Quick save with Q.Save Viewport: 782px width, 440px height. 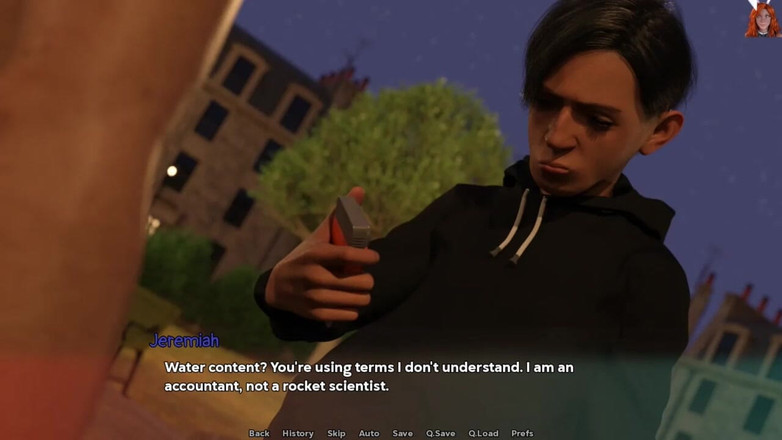440,433
